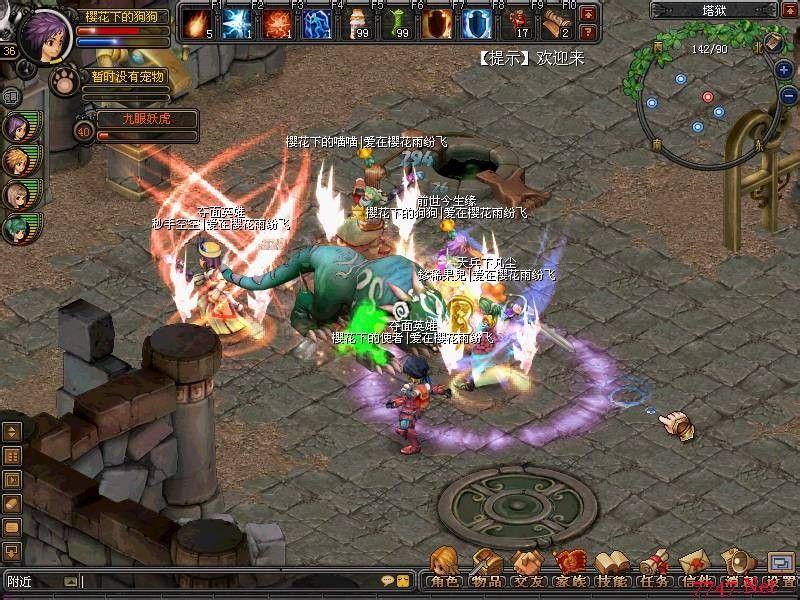This screenshot has width=800, height=600.
Task: Cast the F4 blue lightning skill
Action: pyautogui.click(x=316, y=23)
